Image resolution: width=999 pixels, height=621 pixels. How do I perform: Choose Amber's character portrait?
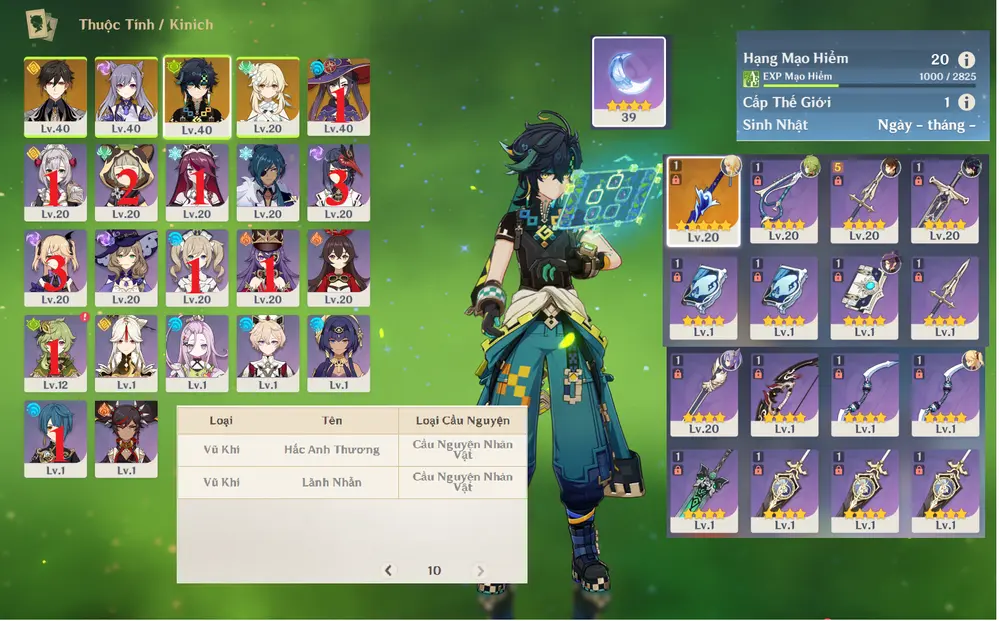pos(339,269)
